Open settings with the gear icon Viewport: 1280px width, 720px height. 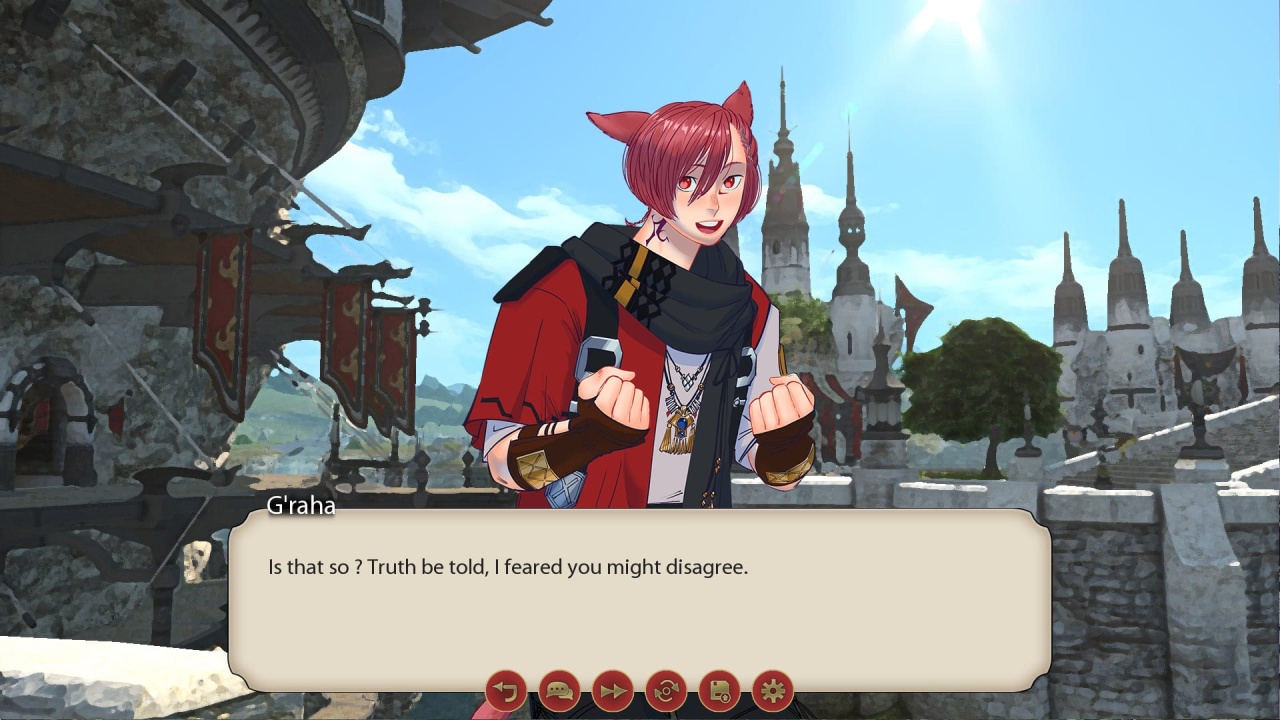(x=772, y=691)
